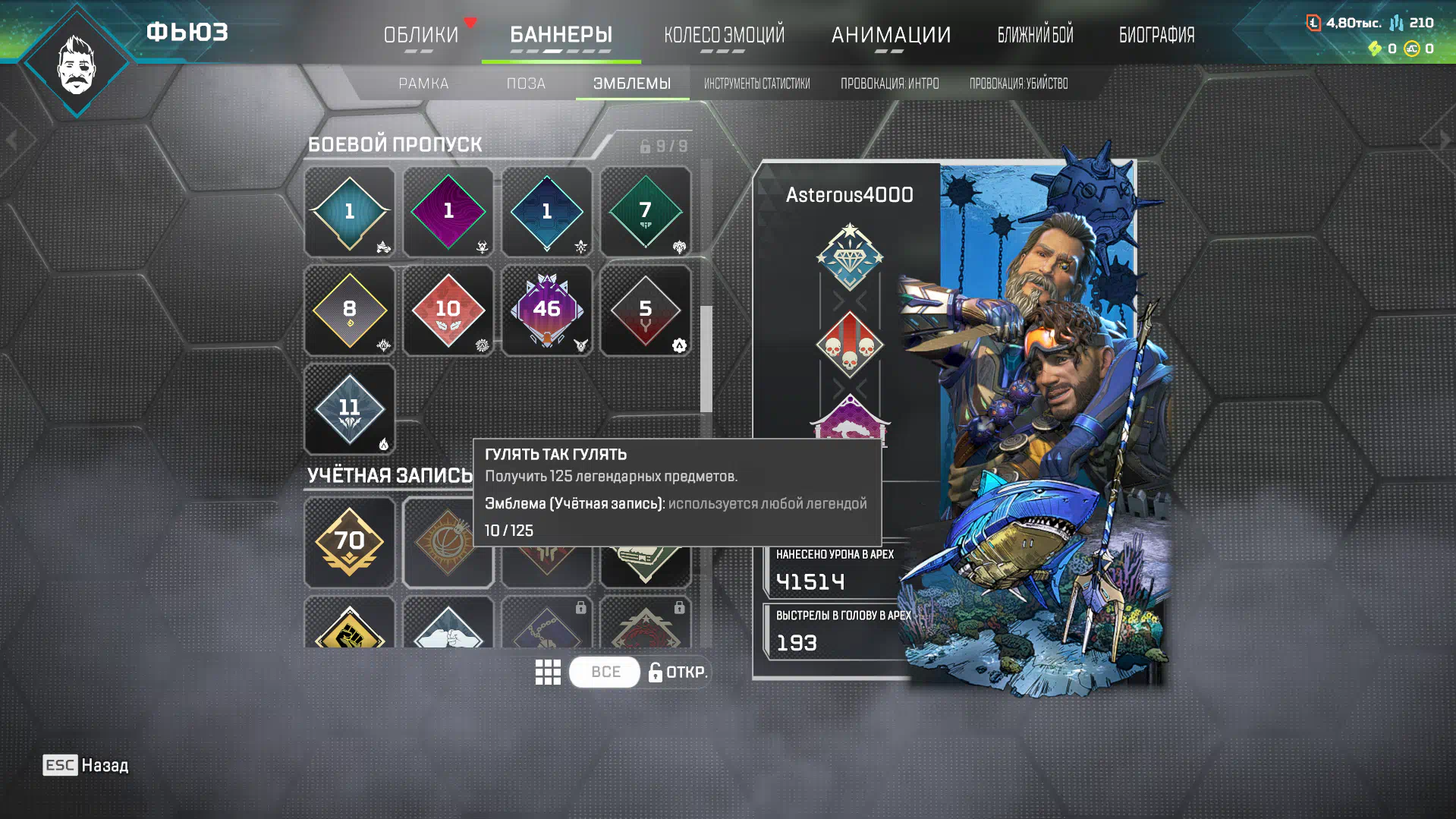This screenshot has width=1456, height=819.
Task: Select ПРОВОКАЦИЯ: ИНТРО sub-tab
Action: [889, 83]
